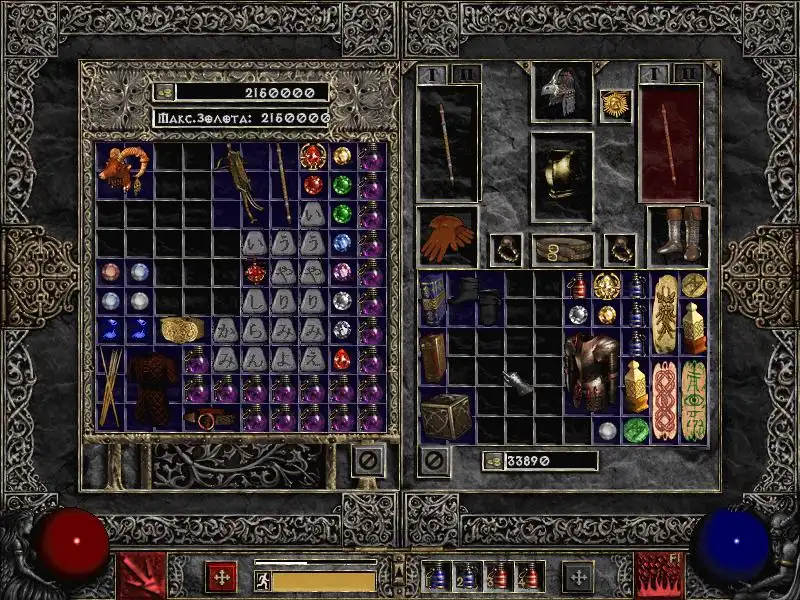Select the equipped golden body armor slot
This screenshot has height=600, width=800.
(561, 177)
